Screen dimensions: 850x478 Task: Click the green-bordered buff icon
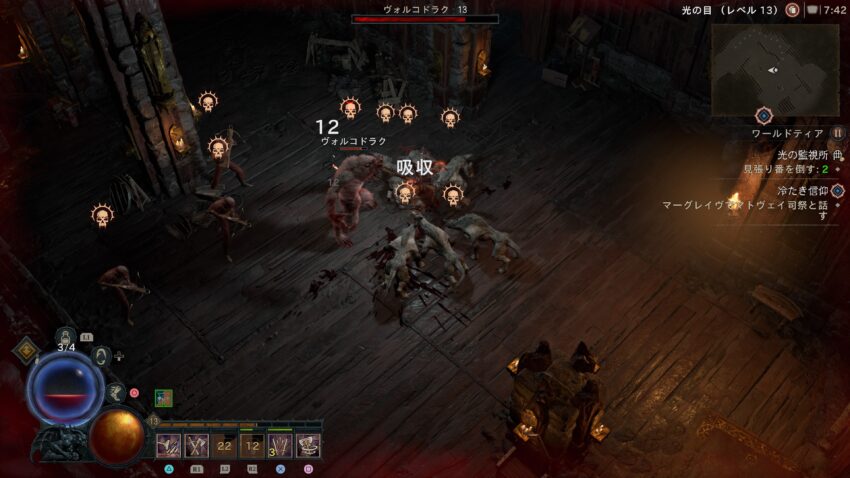click(163, 398)
